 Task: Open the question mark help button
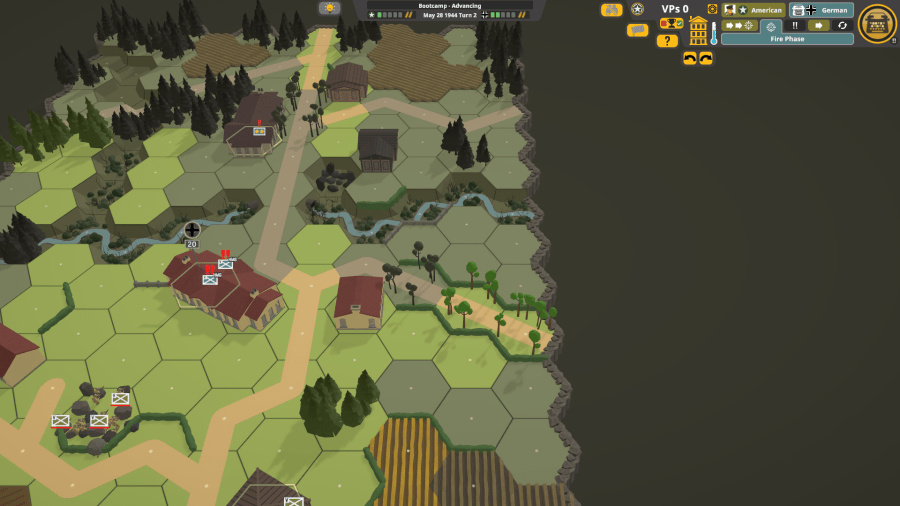coord(667,41)
